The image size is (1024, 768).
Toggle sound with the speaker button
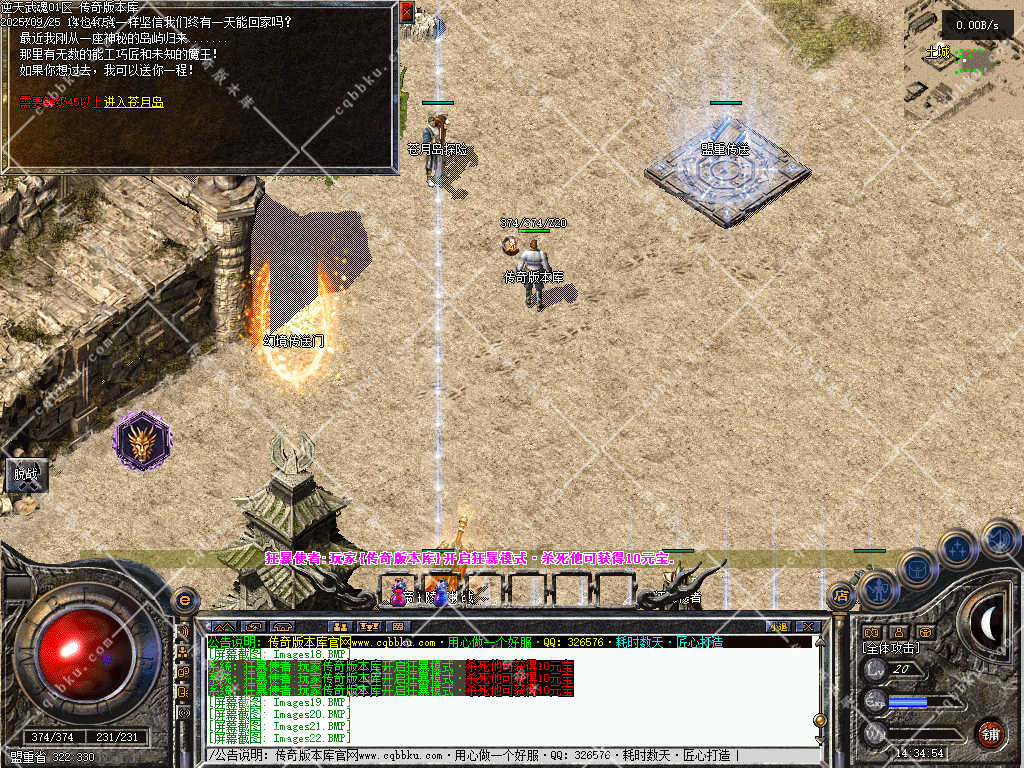[999, 538]
